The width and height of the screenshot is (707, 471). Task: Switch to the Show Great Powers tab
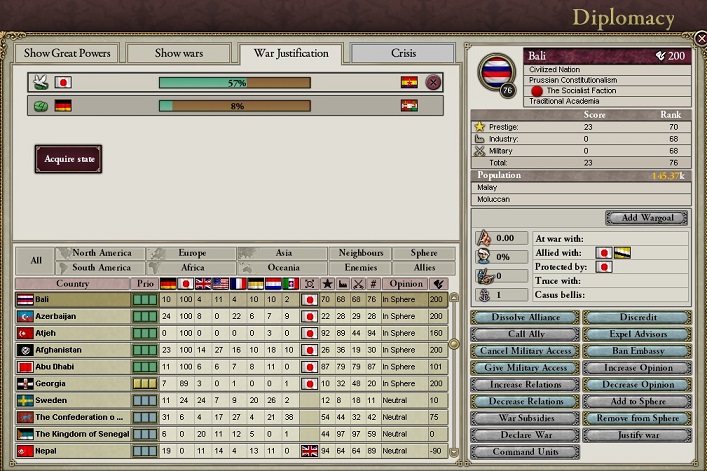pyautogui.click(x=67, y=53)
